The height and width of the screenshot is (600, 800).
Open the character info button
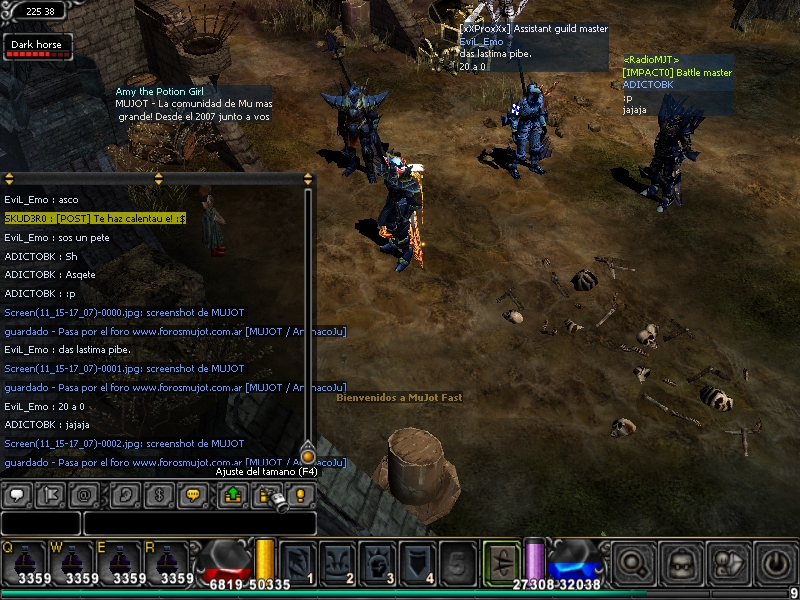click(x=729, y=562)
